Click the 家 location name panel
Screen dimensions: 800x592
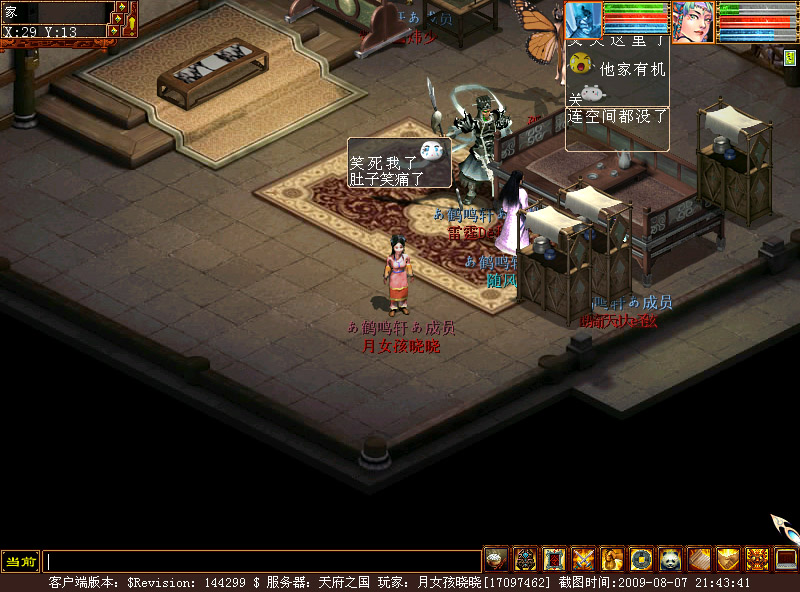(55, 13)
